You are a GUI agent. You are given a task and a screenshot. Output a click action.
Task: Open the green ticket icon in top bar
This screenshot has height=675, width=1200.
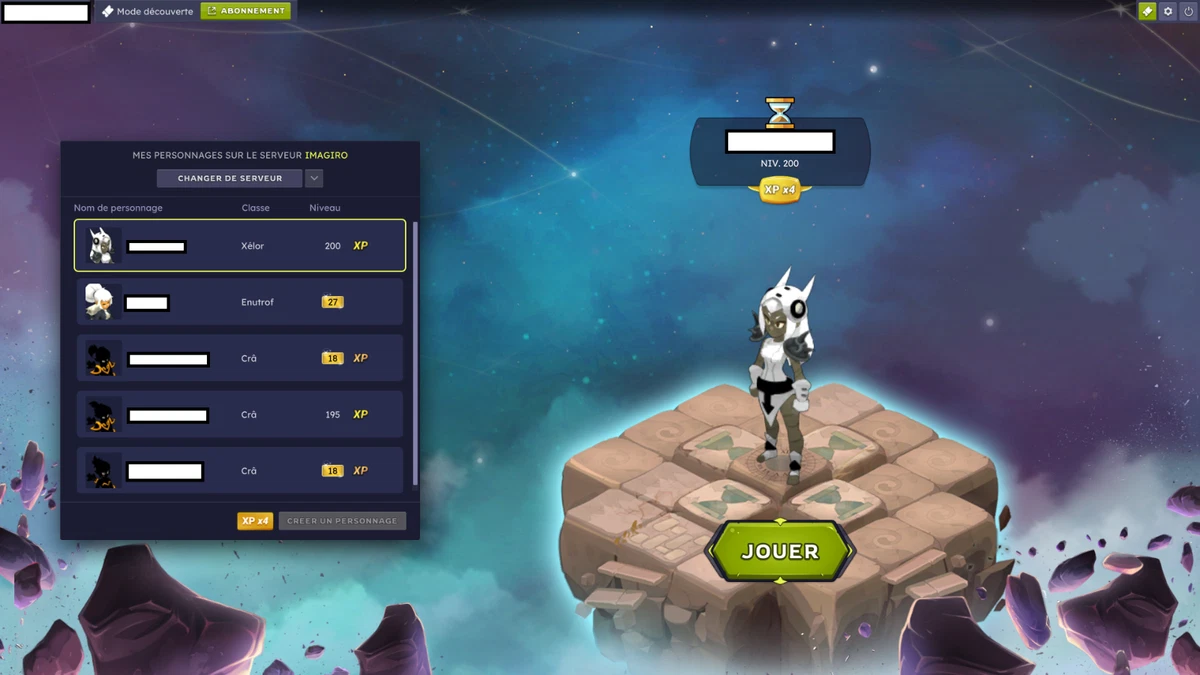[1147, 11]
